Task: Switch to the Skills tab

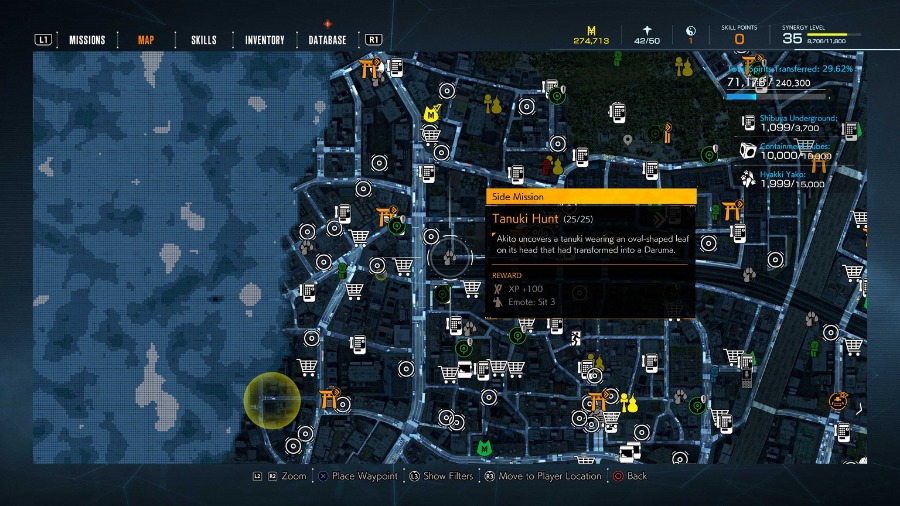Action: (x=203, y=40)
